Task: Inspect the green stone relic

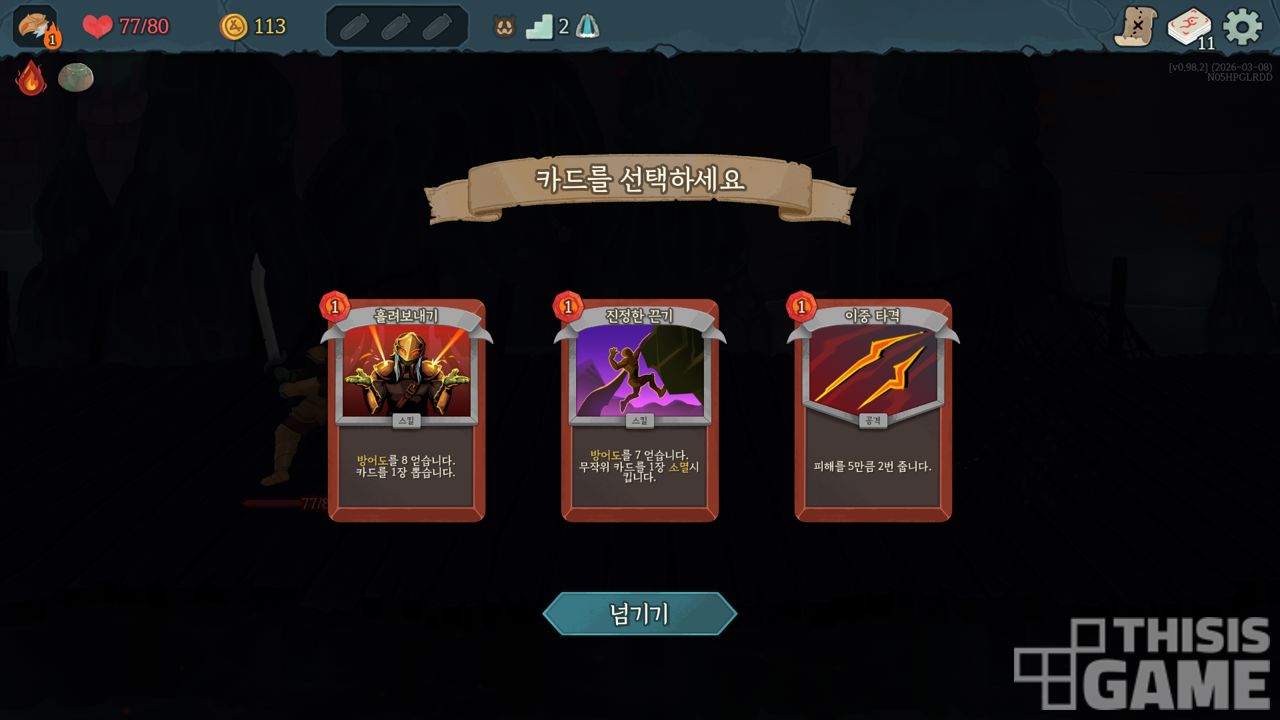Action: pyautogui.click(x=76, y=77)
